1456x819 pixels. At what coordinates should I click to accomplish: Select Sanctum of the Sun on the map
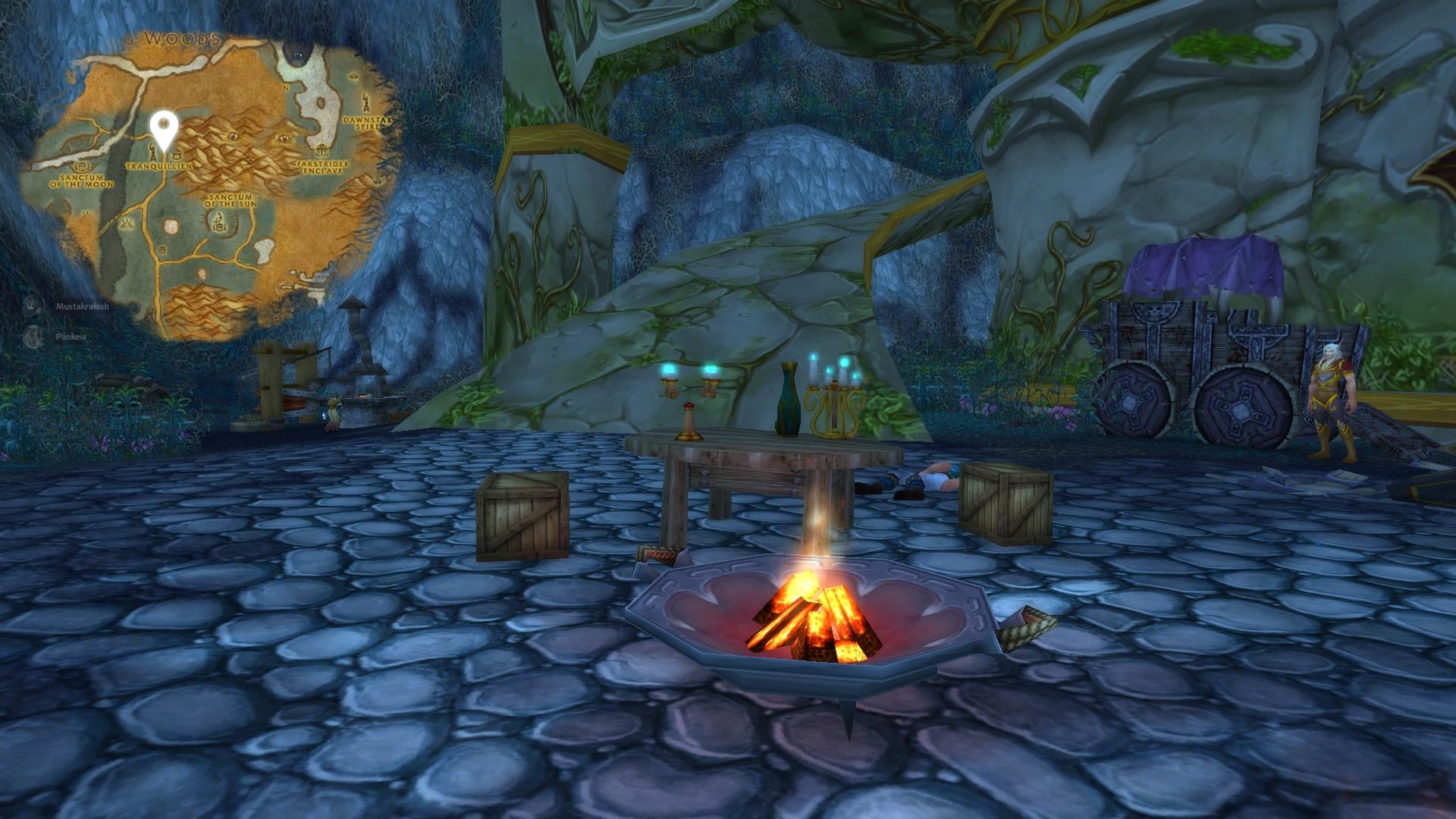pos(230,200)
